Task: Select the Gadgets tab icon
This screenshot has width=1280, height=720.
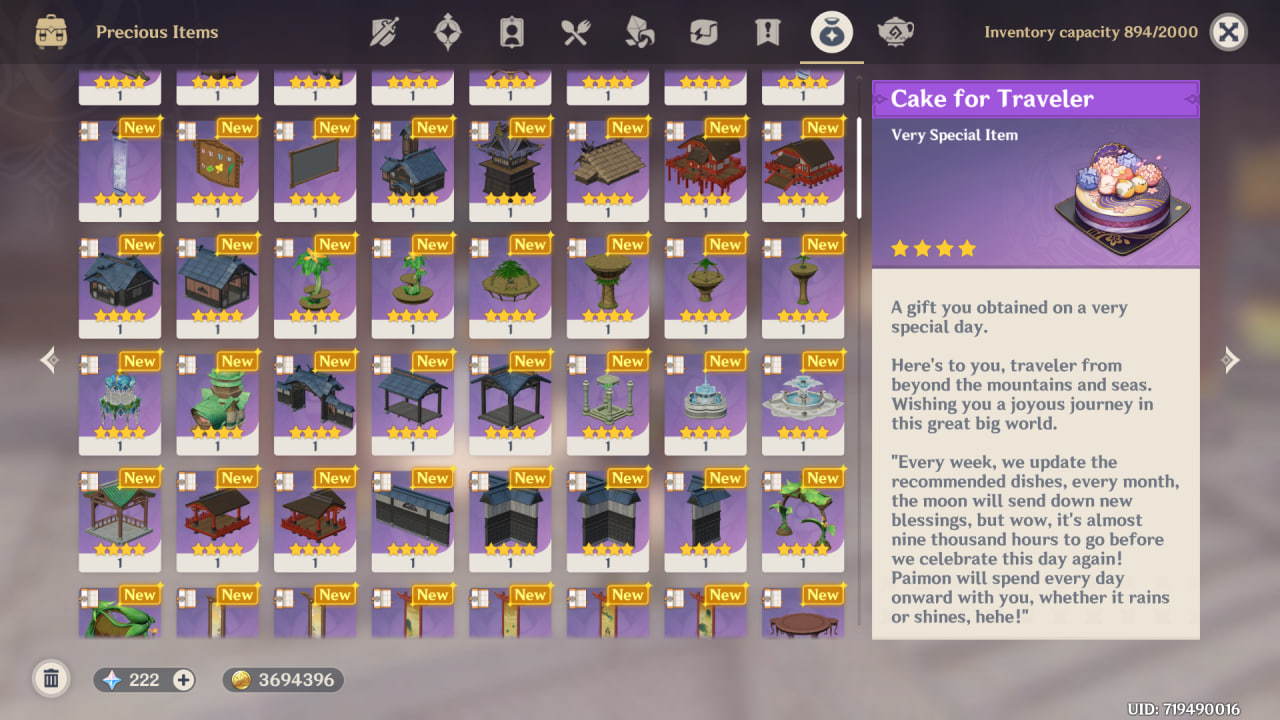Action: [x=703, y=31]
